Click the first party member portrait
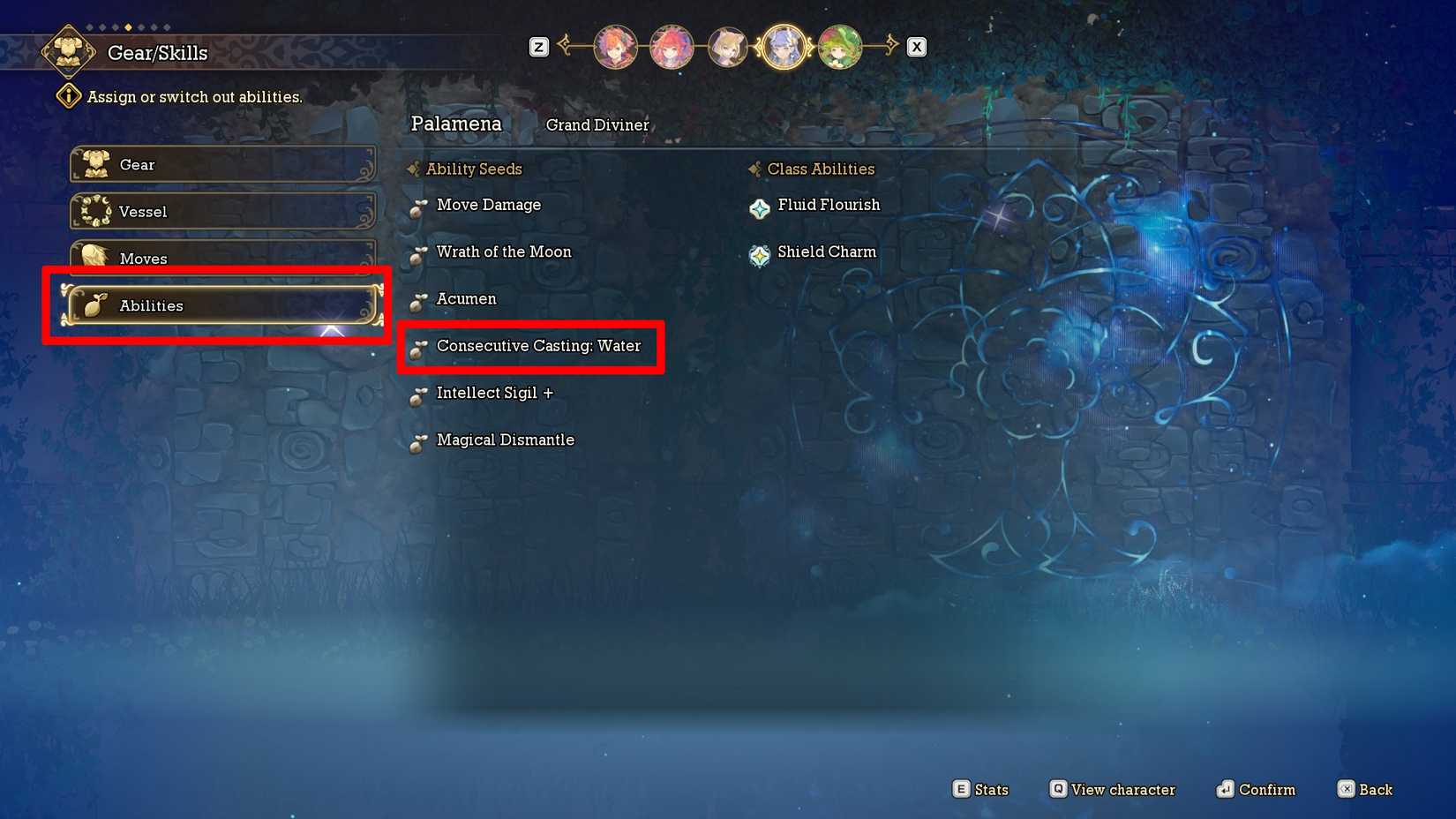The image size is (1456, 819). (x=615, y=47)
